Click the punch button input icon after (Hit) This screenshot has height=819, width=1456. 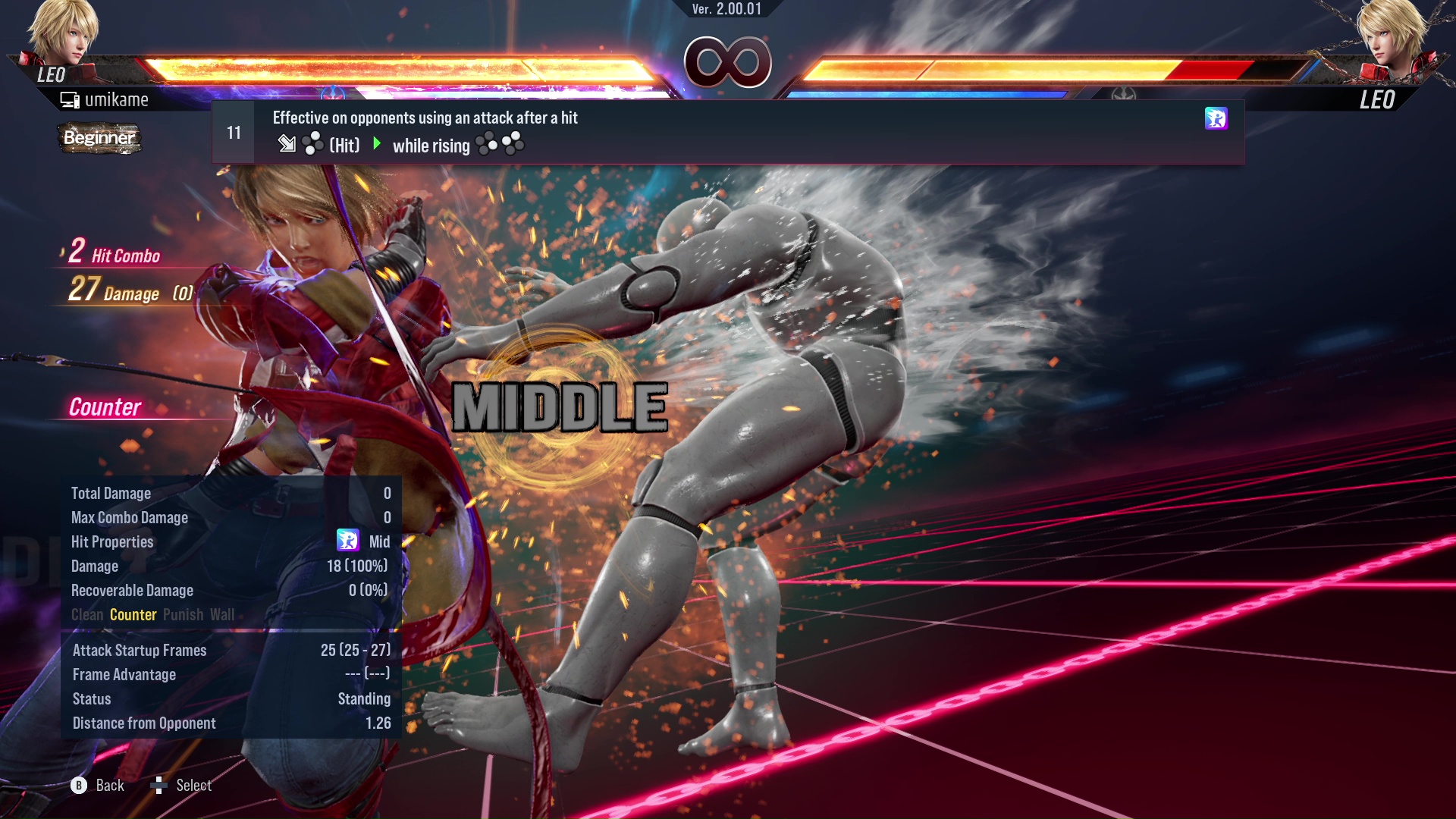312,144
